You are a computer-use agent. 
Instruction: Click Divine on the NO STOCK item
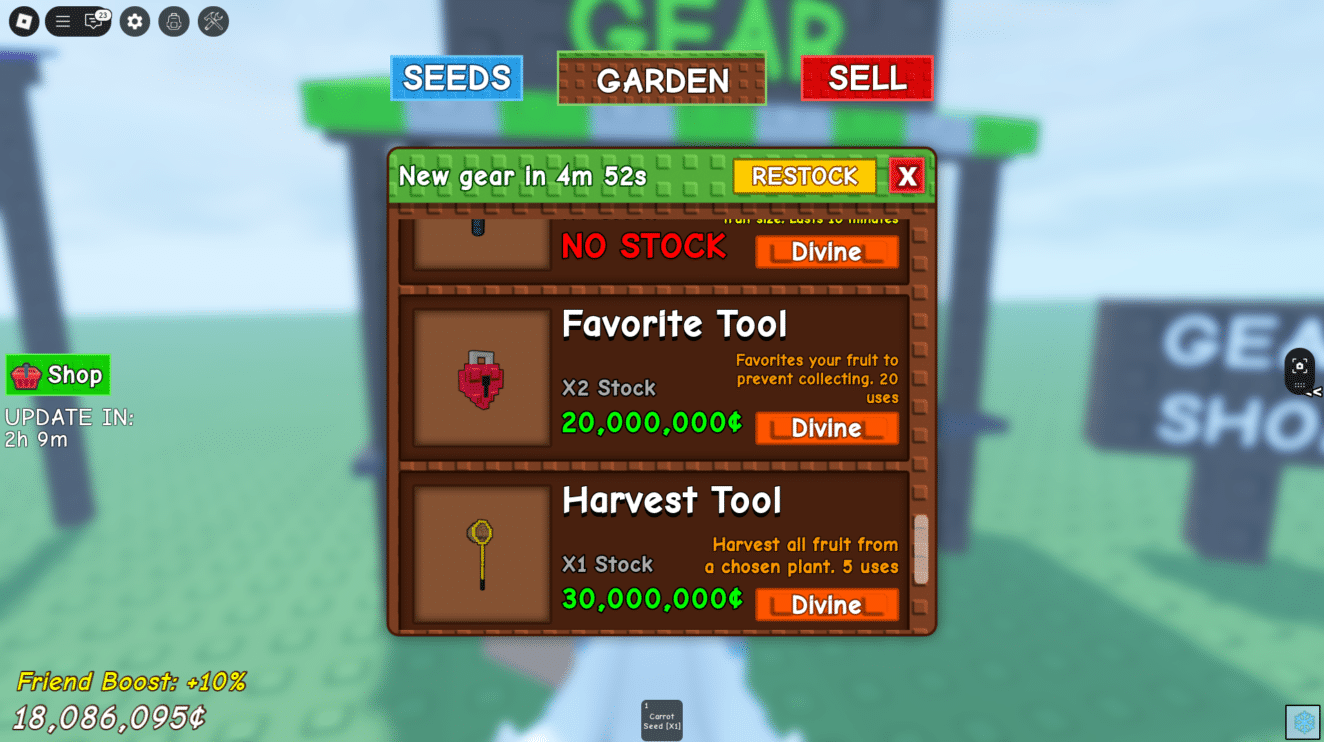tap(827, 252)
